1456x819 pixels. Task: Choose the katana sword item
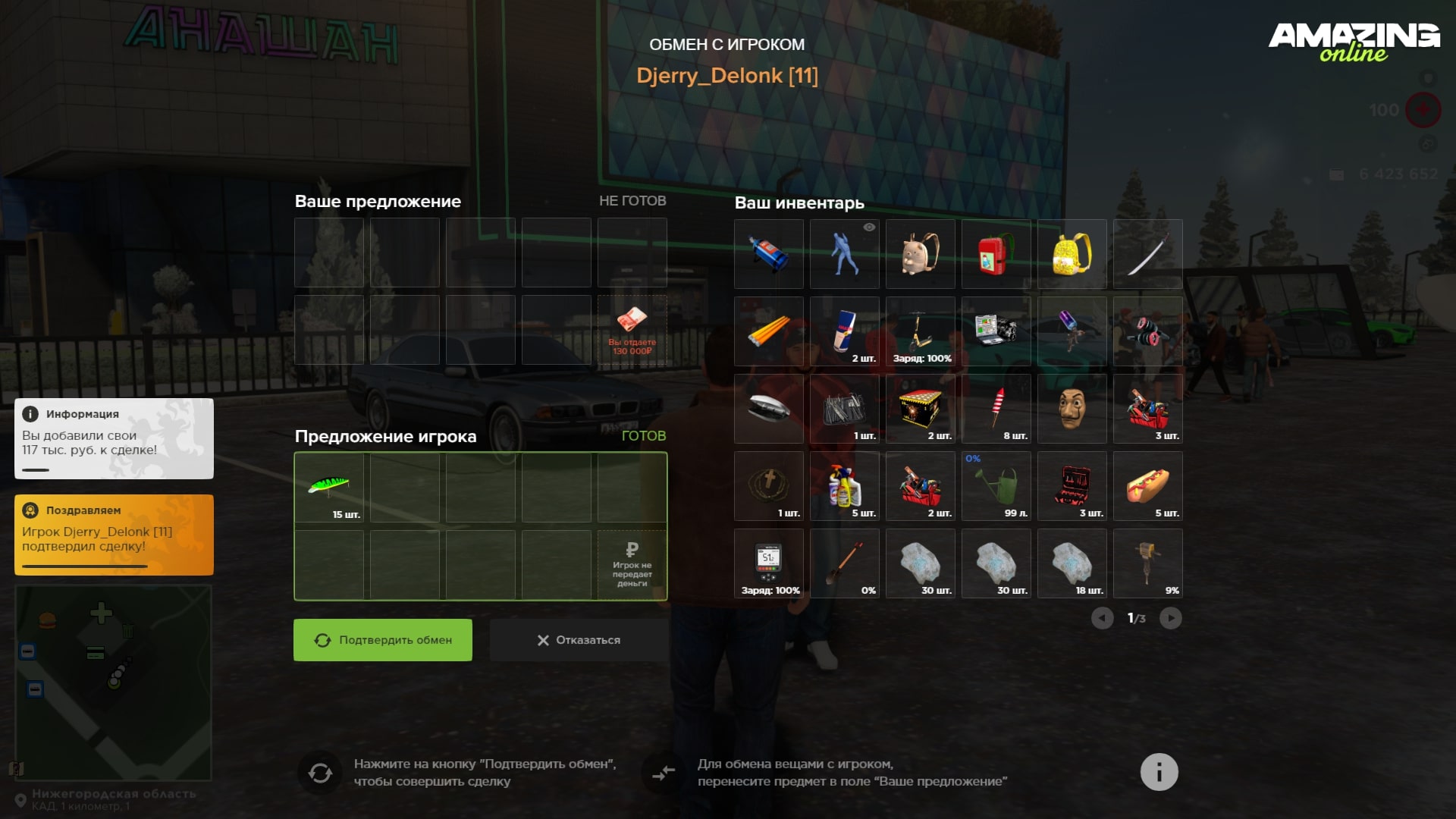[x=1147, y=254]
